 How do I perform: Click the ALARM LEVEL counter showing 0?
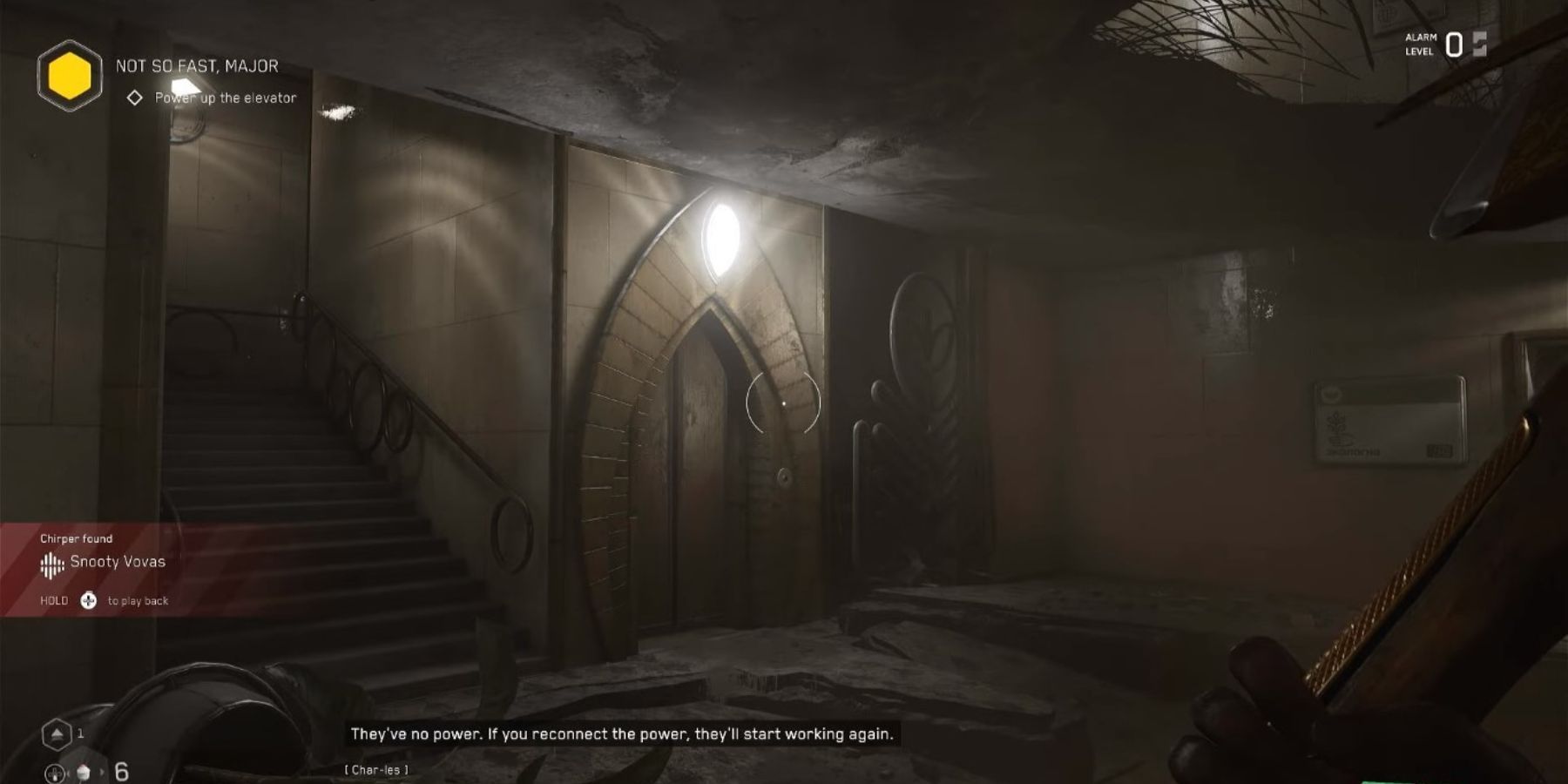(x=1453, y=44)
